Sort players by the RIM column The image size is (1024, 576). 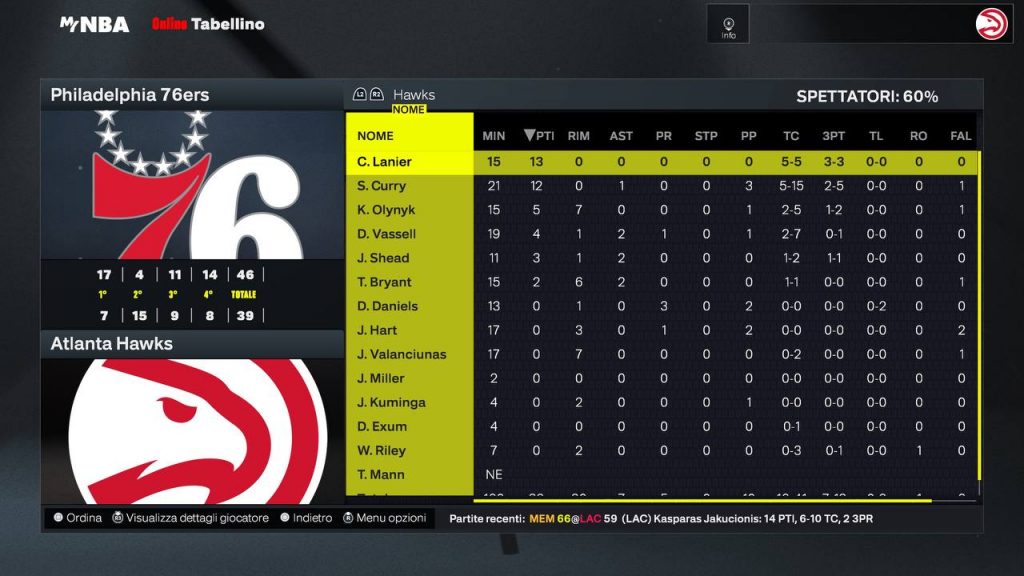pos(578,136)
